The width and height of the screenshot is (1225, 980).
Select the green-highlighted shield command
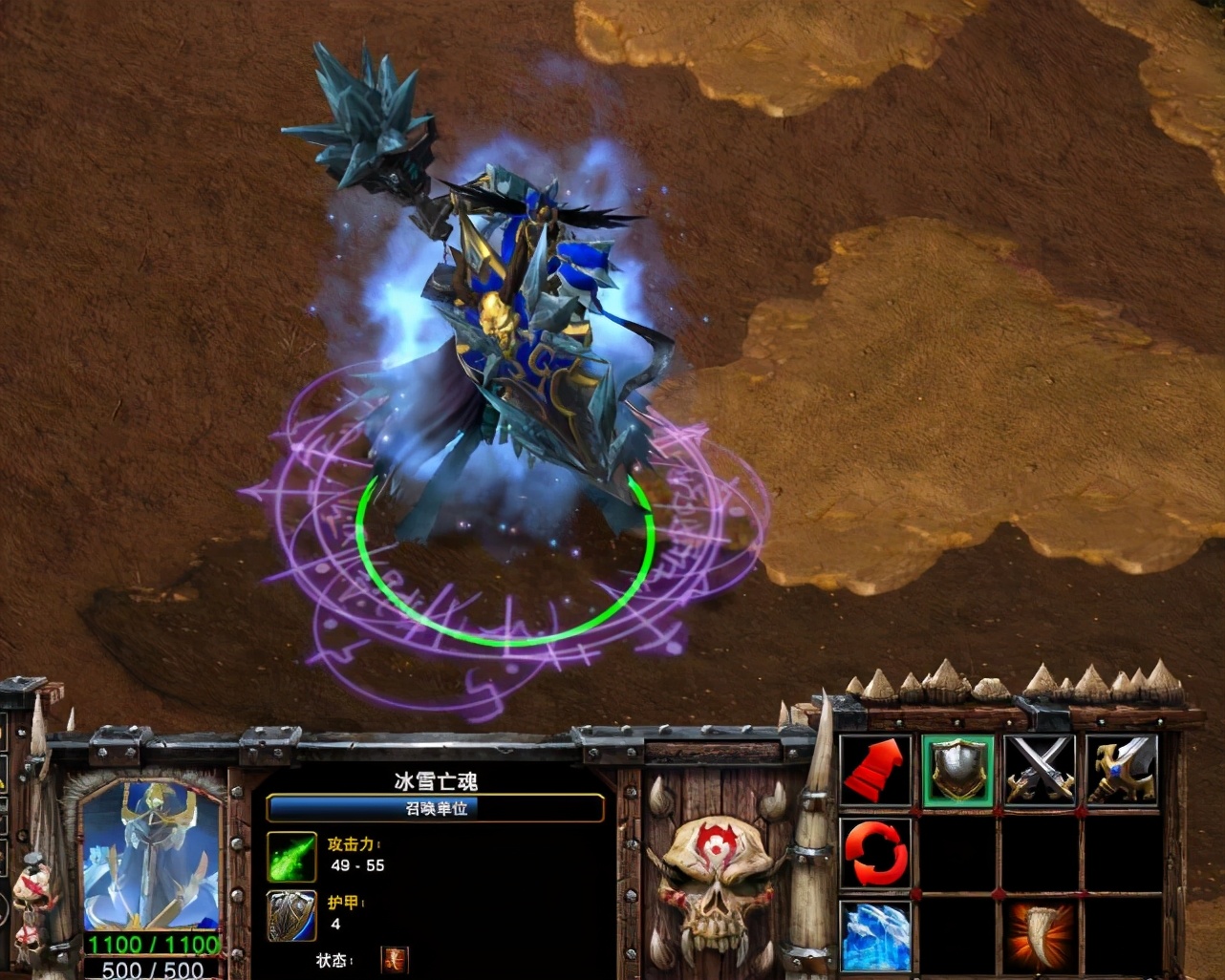tap(958, 770)
